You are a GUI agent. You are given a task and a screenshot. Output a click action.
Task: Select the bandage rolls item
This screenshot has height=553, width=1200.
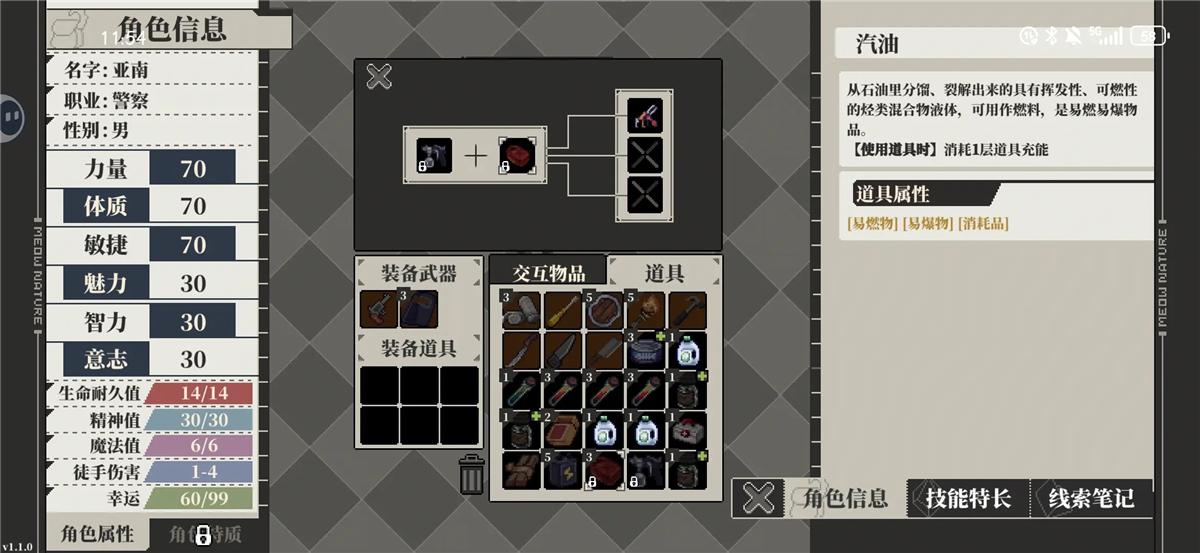pos(521,310)
